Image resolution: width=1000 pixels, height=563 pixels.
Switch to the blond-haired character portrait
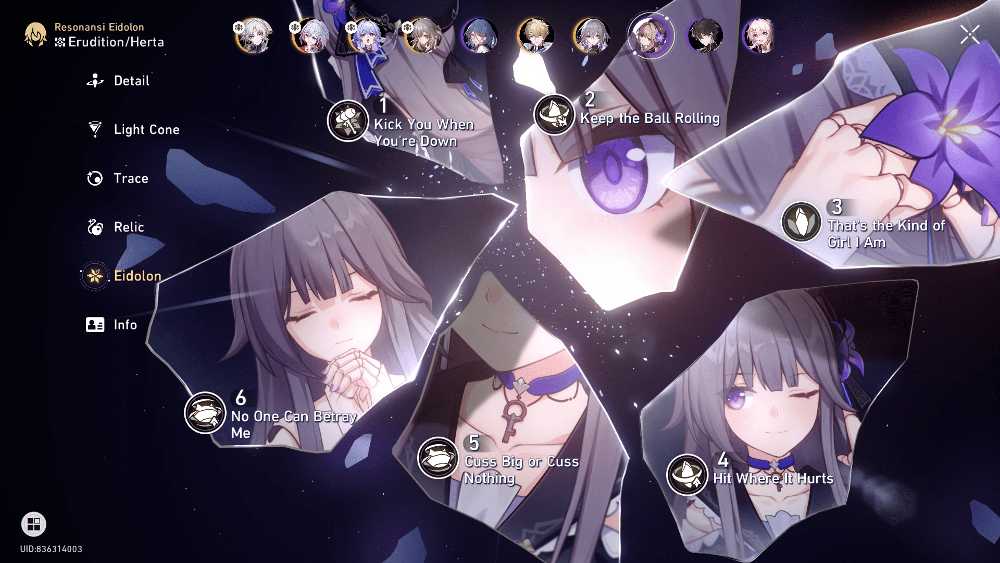[x=535, y=36]
